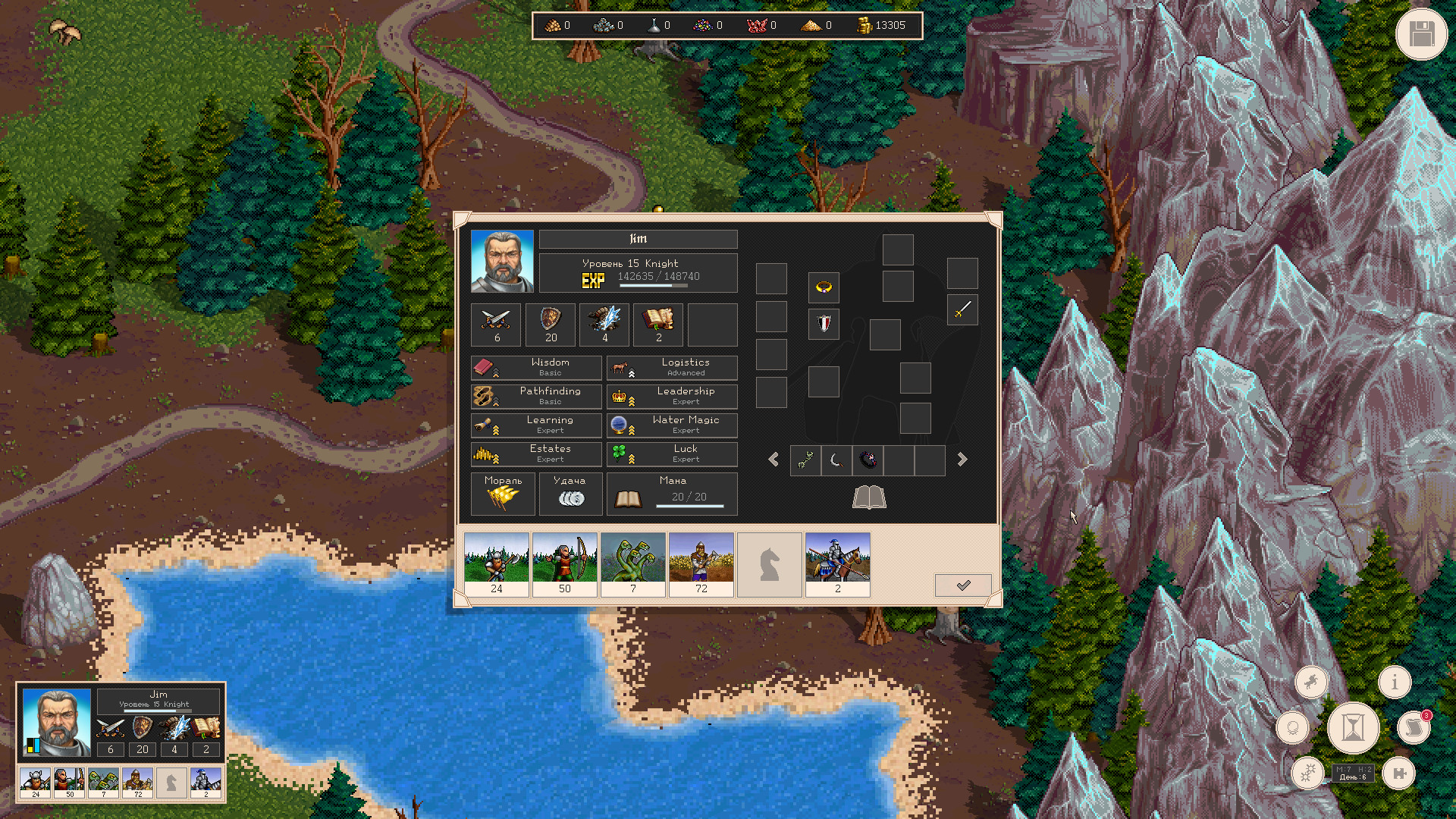
Task: Open the Leadership Expert skill
Action: [x=672, y=396]
